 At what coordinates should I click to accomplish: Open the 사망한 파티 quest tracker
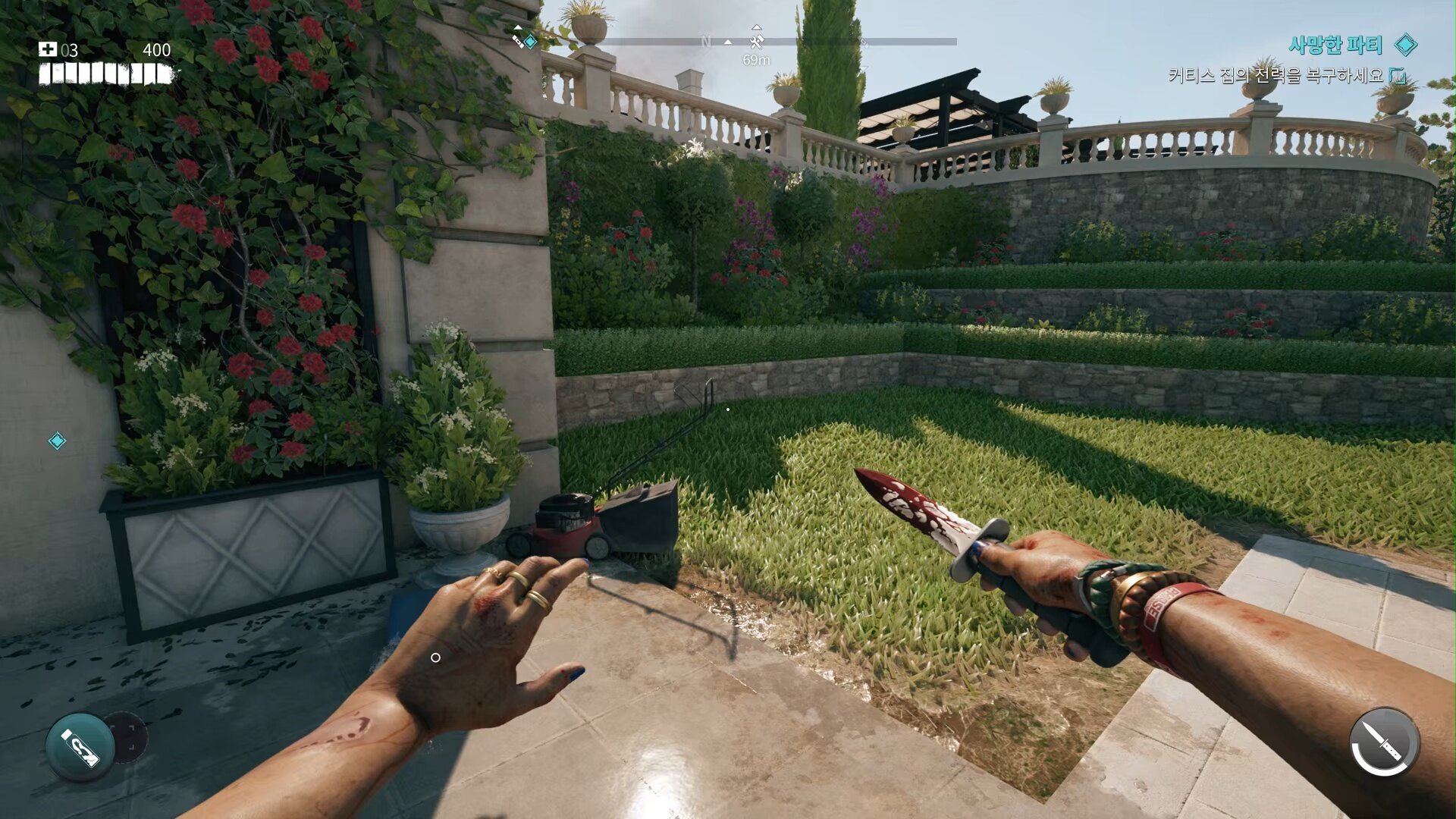coord(1335,45)
